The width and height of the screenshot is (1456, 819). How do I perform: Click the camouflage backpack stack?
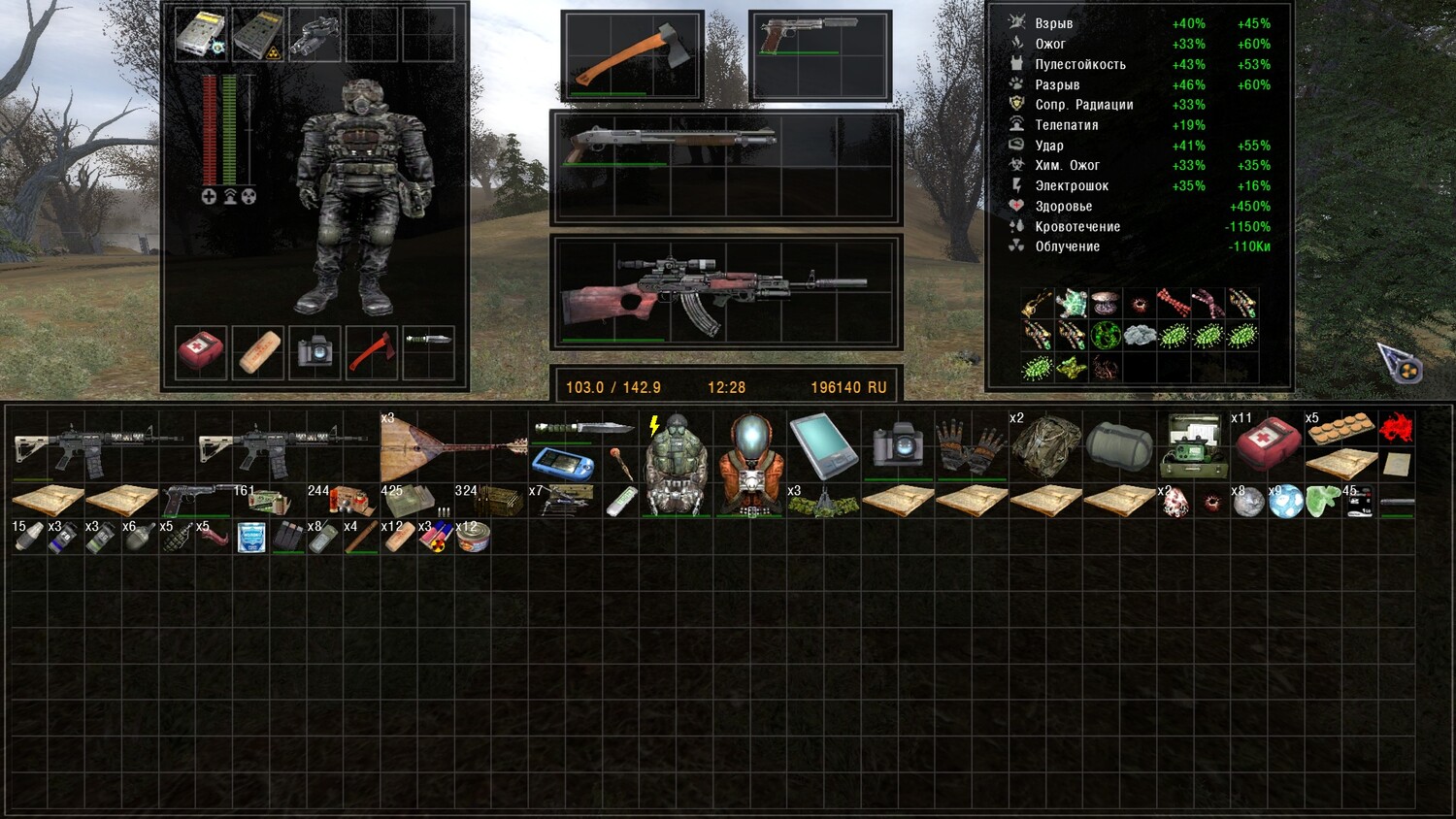pos(1044,446)
